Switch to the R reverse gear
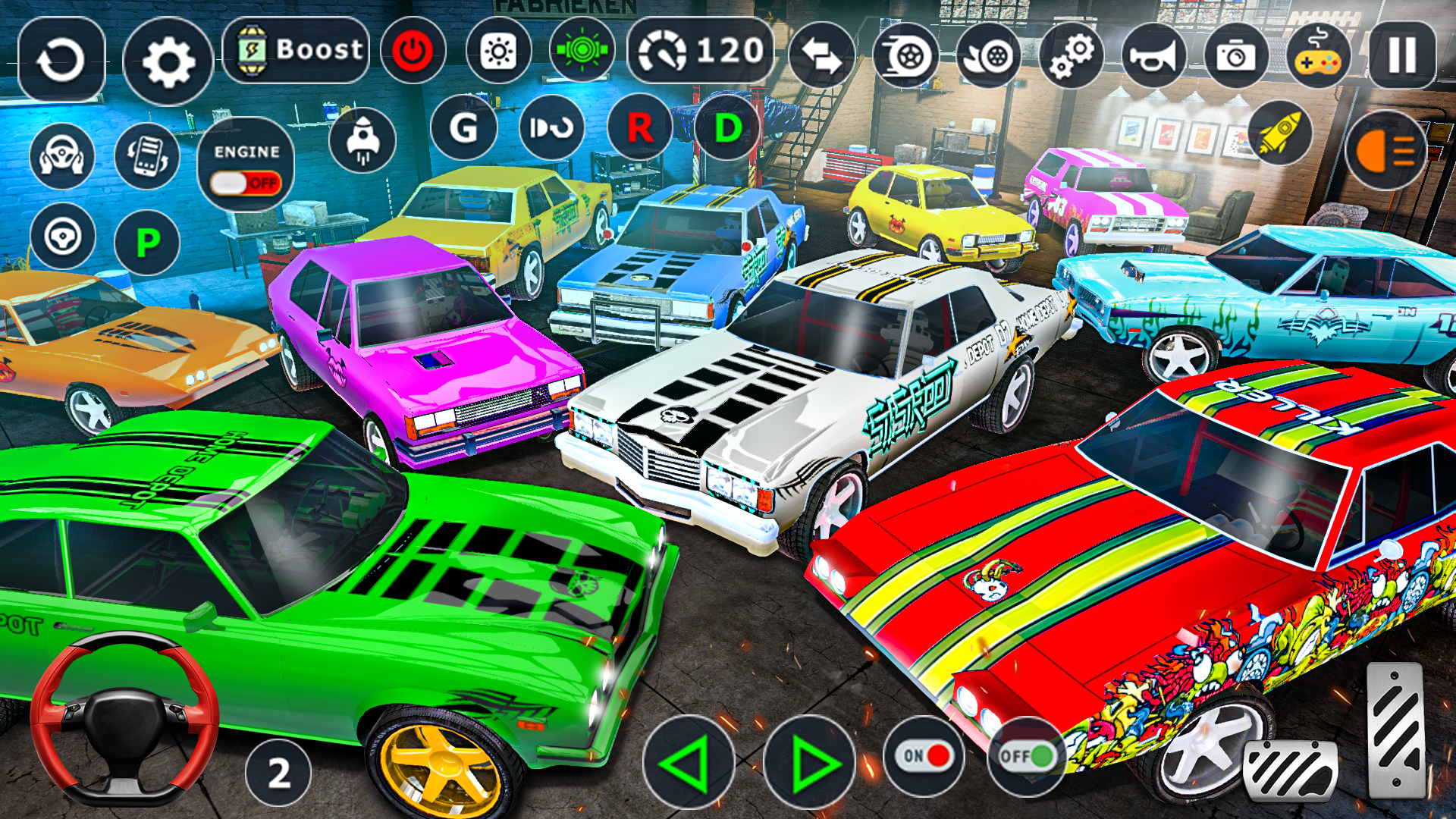1456x819 pixels. click(639, 127)
